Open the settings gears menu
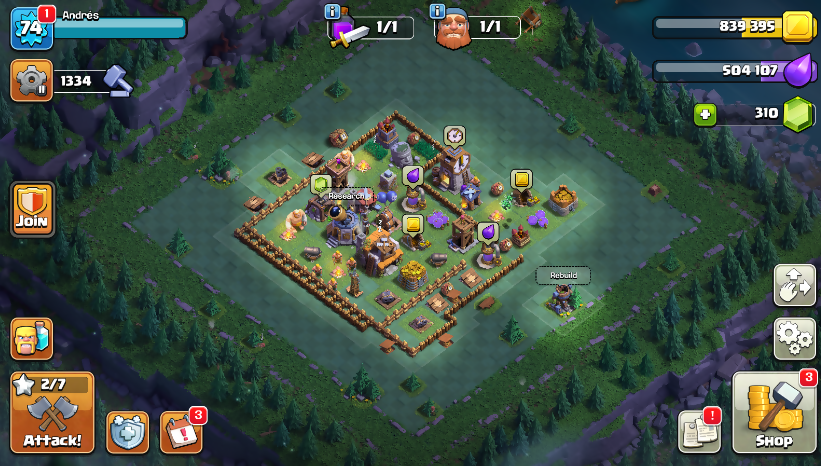This screenshot has height=466, width=821. coord(794,338)
